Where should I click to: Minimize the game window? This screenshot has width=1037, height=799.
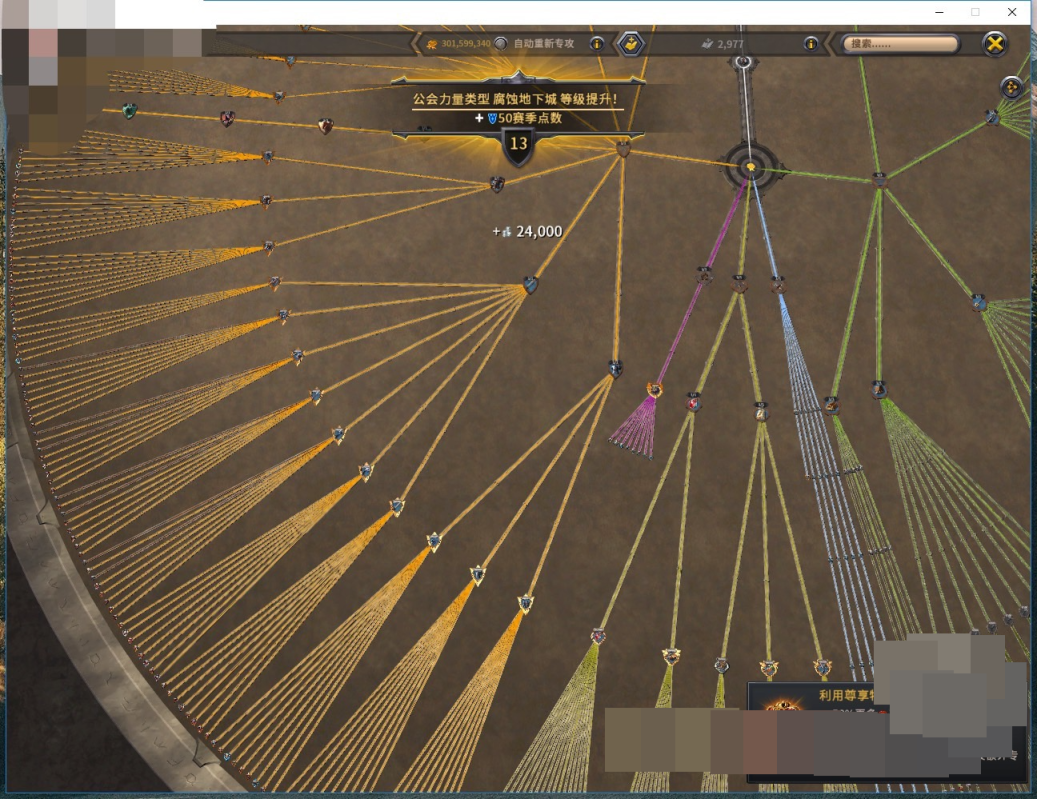click(939, 12)
